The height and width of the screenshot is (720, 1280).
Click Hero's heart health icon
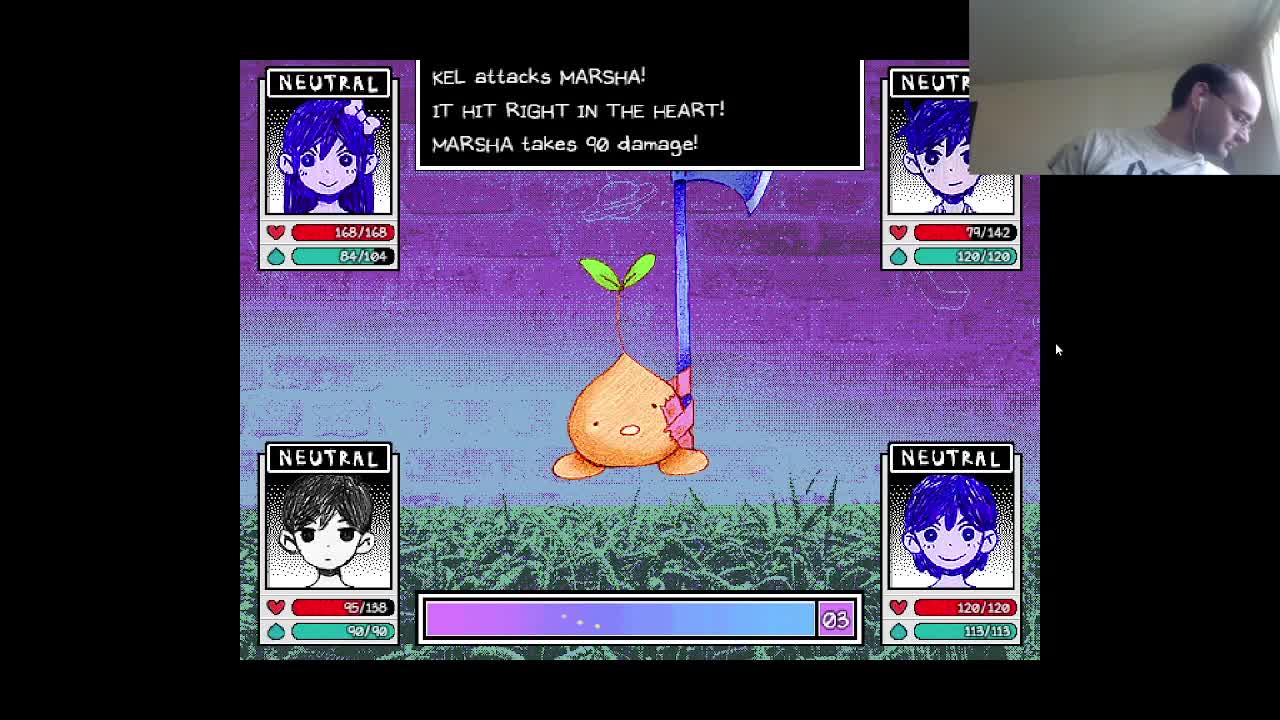pyautogui.click(x=898, y=607)
